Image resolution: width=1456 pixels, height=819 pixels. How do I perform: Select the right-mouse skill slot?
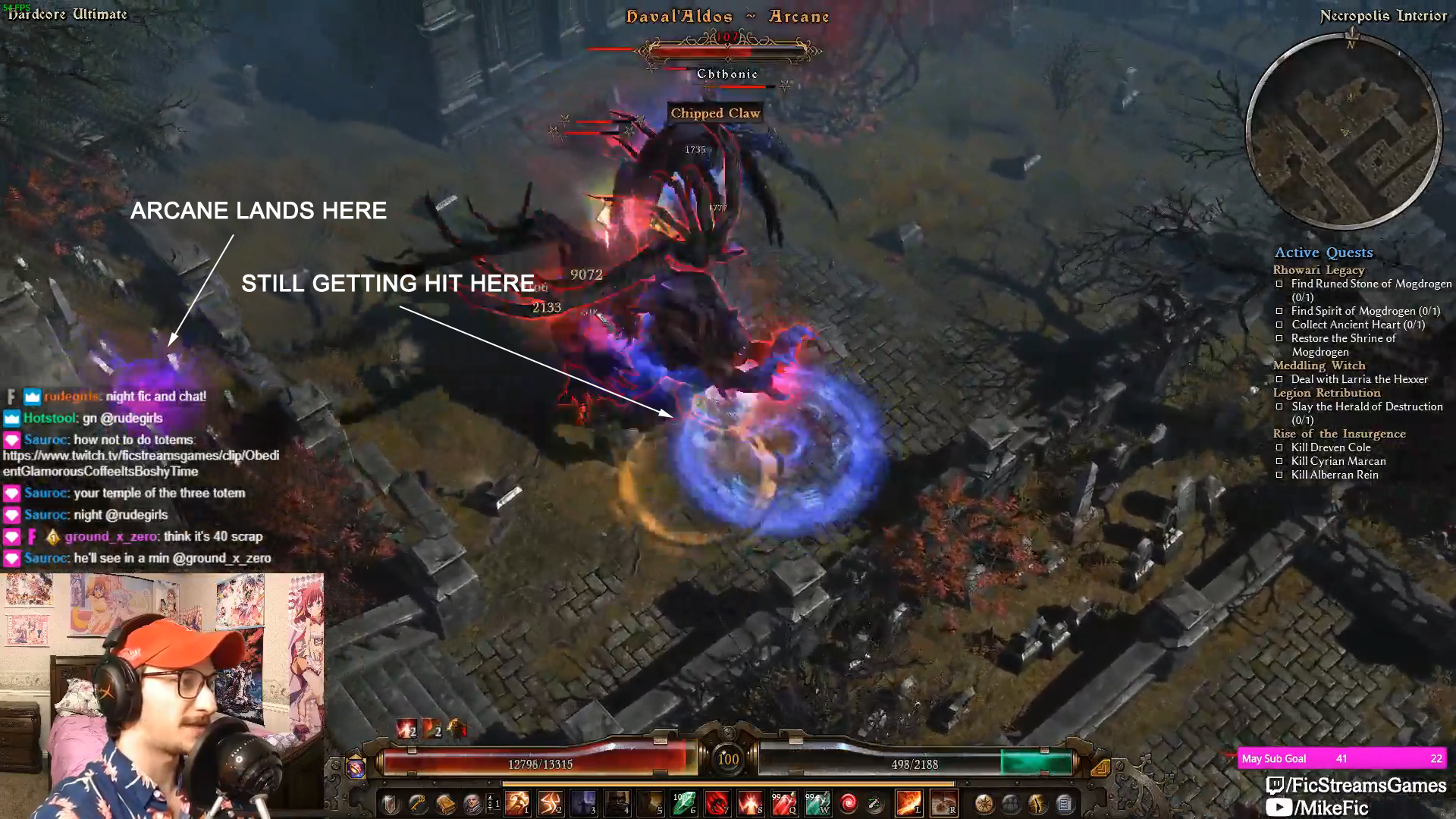tap(943, 803)
